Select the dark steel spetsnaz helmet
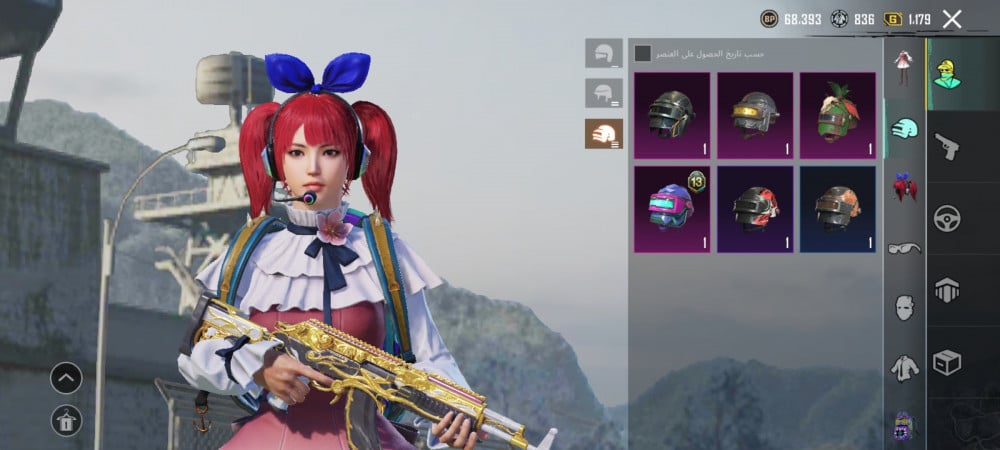 [671, 115]
